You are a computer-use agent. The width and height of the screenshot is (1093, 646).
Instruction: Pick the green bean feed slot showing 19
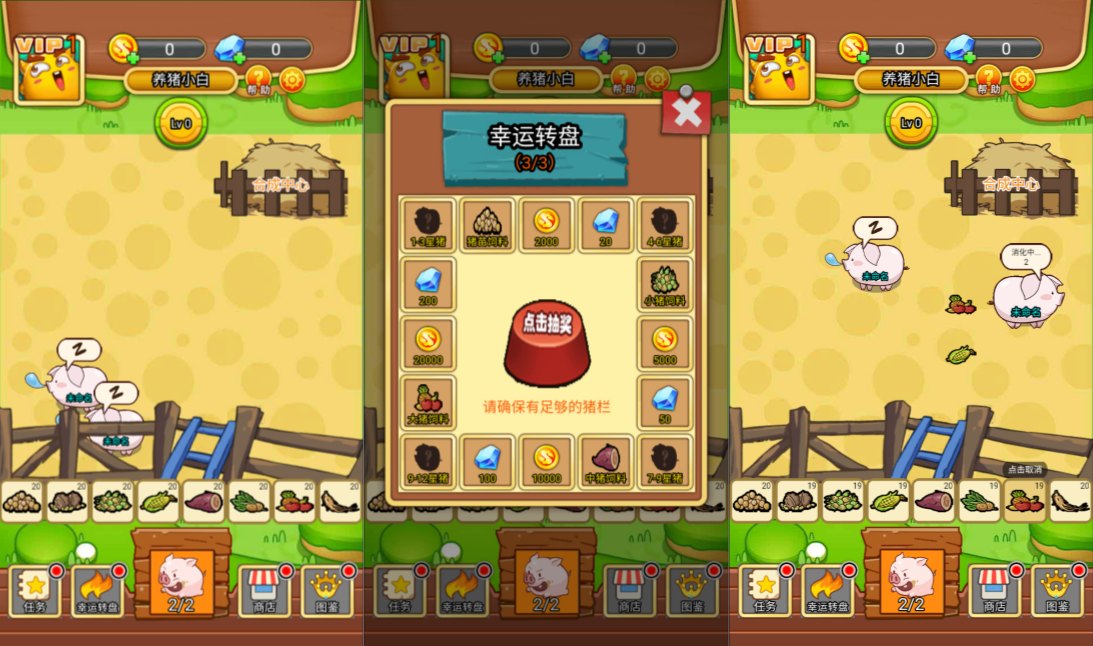click(843, 500)
